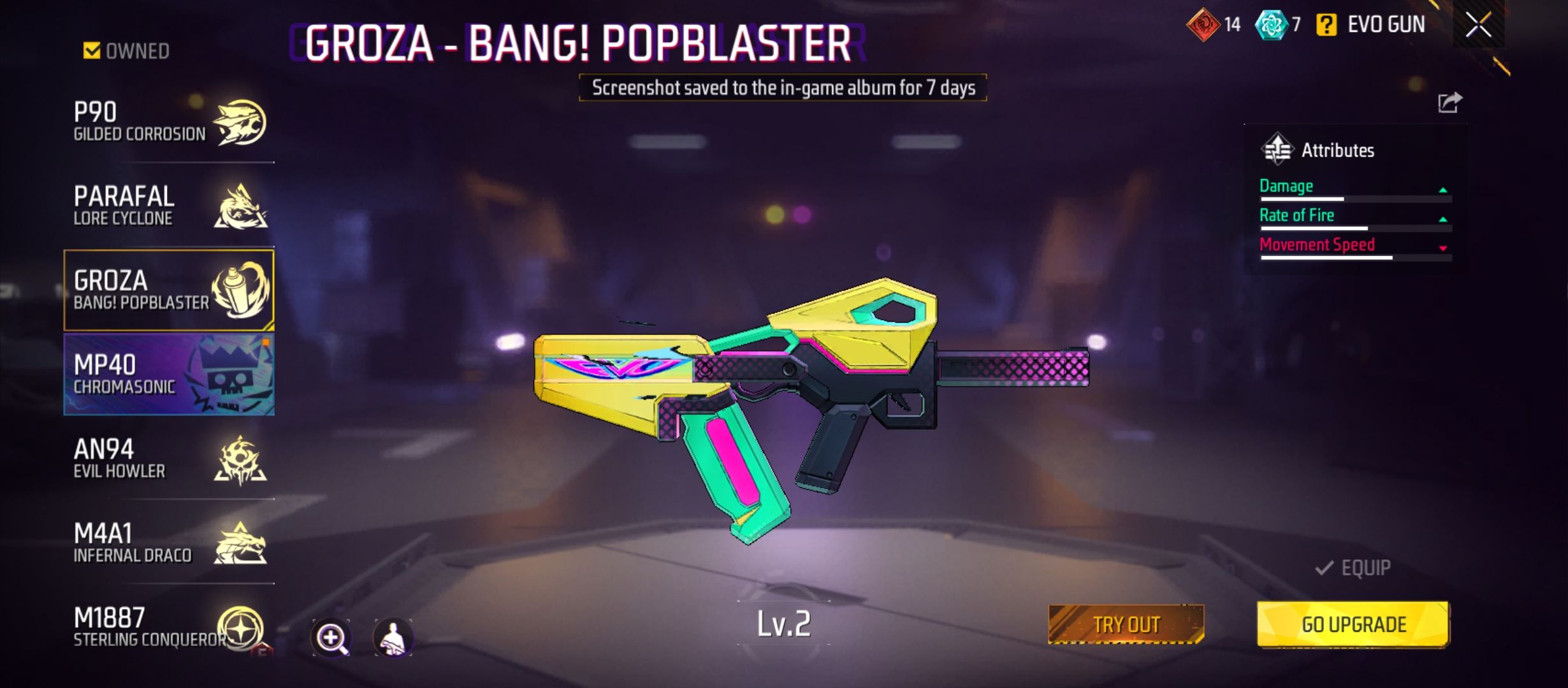Tap the red diamond token currency icon
1568x688 pixels.
click(x=1202, y=25)
